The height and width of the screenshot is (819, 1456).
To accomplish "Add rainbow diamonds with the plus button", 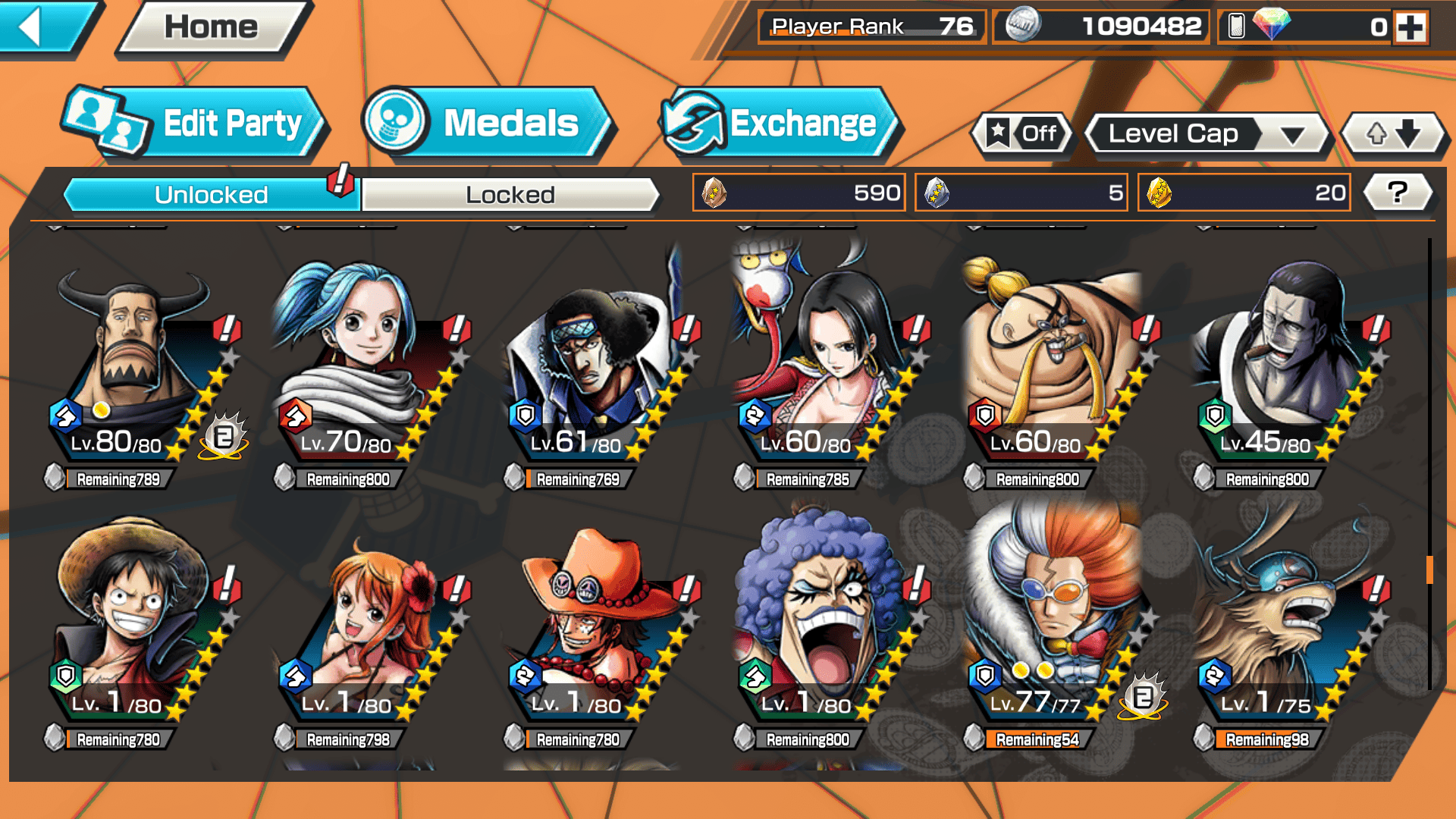I will pos(1410,27).
